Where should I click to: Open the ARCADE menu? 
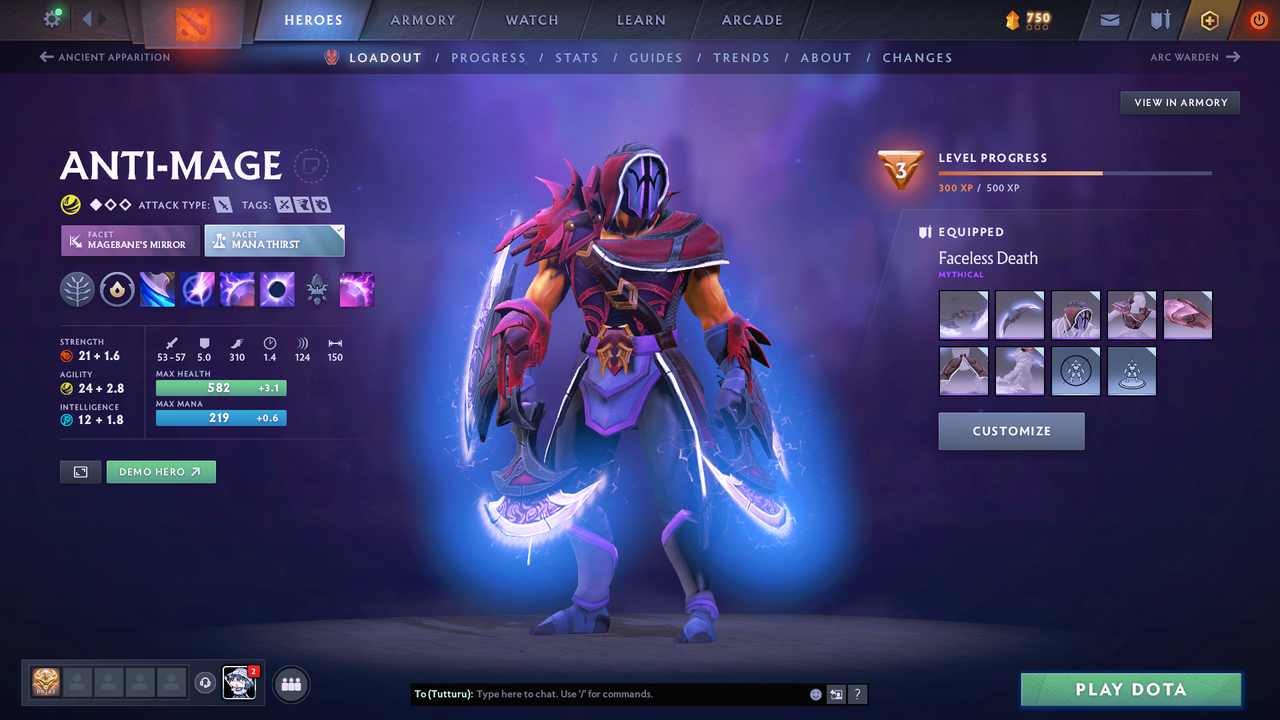751,20
